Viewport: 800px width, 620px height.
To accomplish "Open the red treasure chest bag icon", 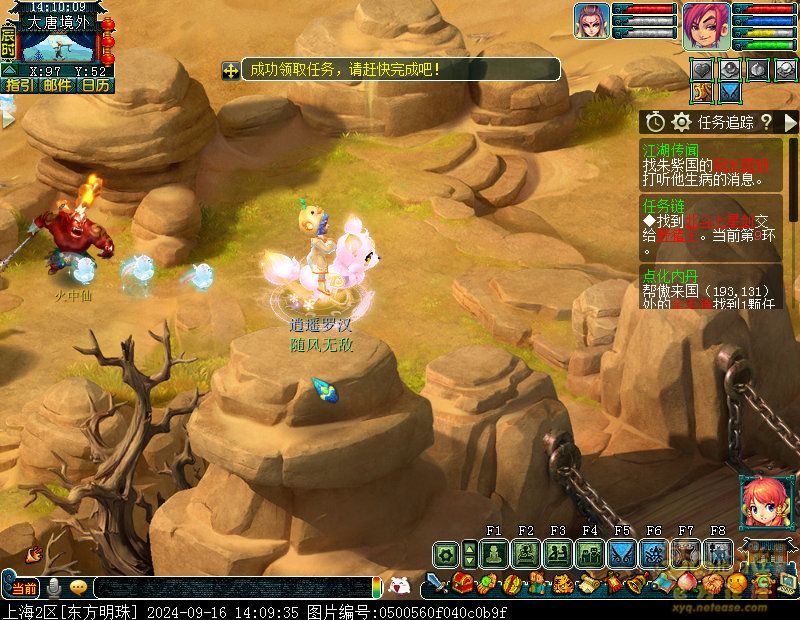I will coord(462,583).
